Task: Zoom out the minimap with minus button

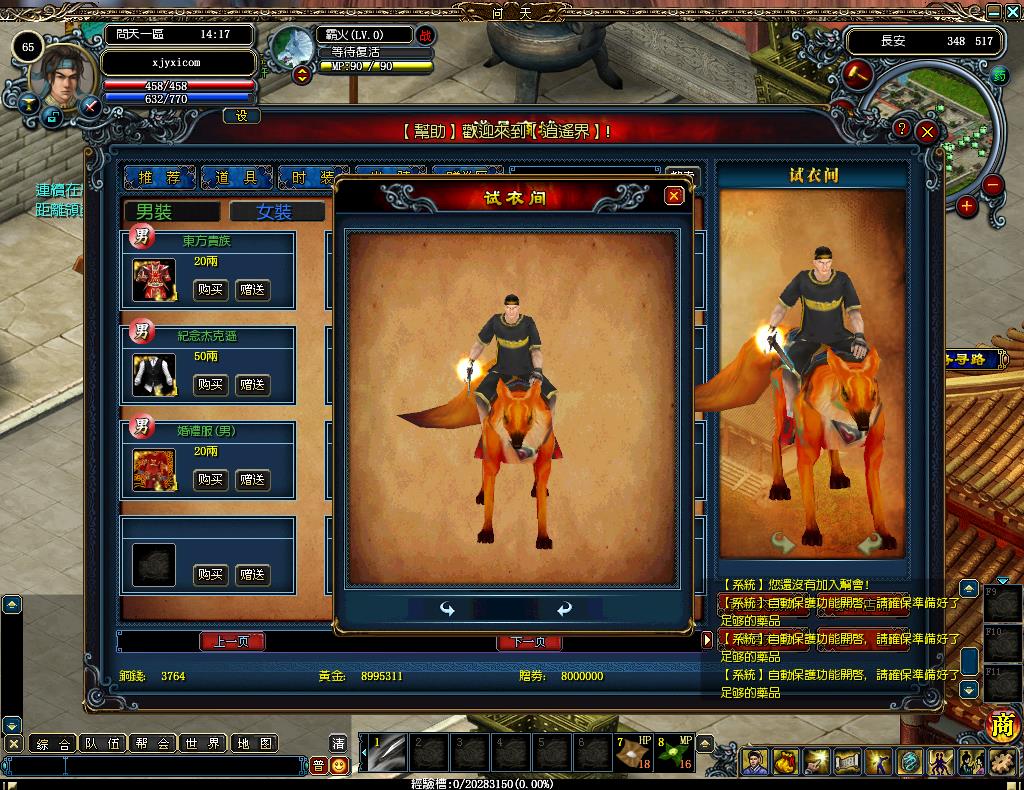Action: [x=992, y=184]
